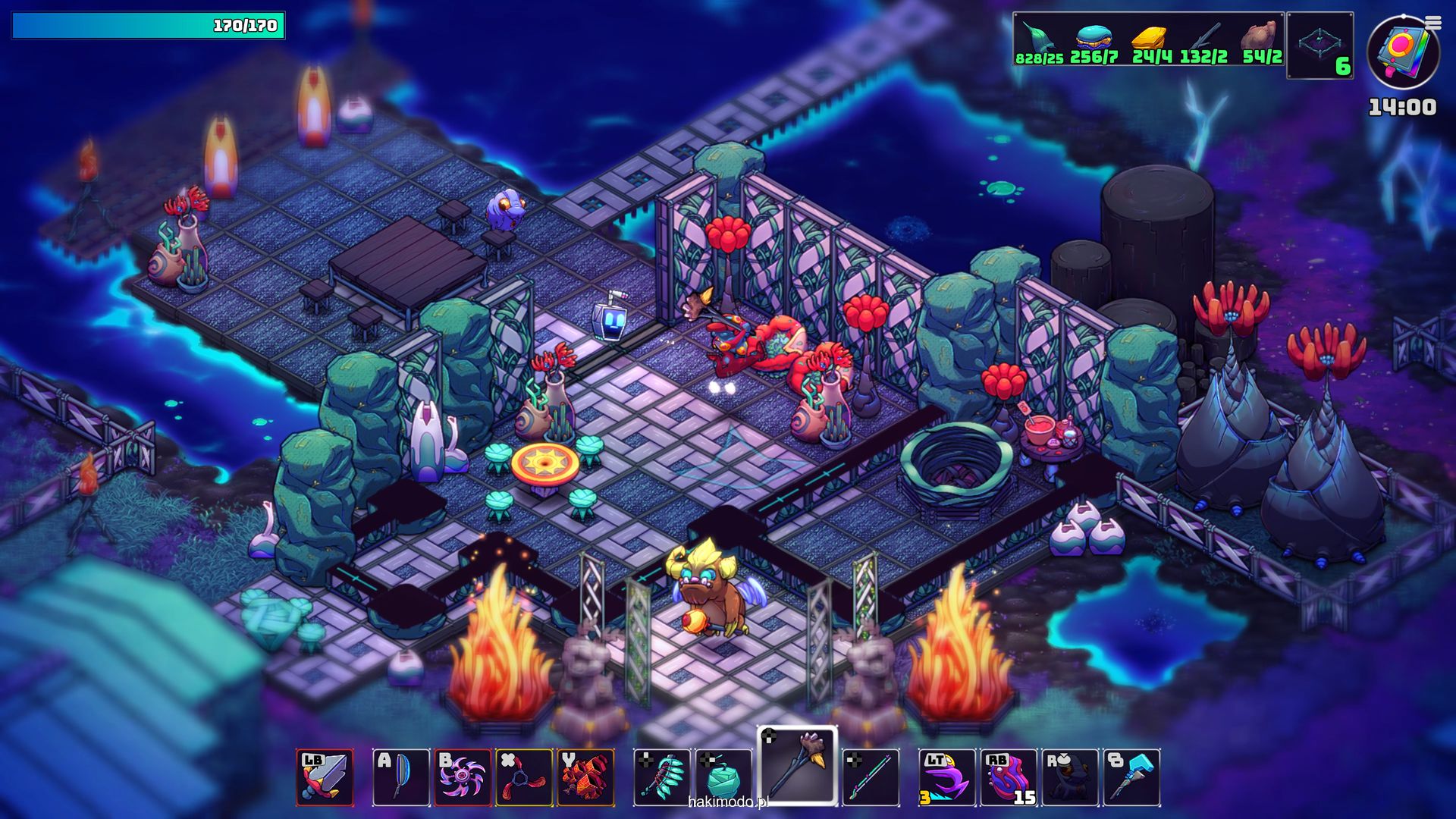Select the dark creature pet slot
This screenshot has width=1456, height=819.
pyautogui.click(x=1070, y=777)
